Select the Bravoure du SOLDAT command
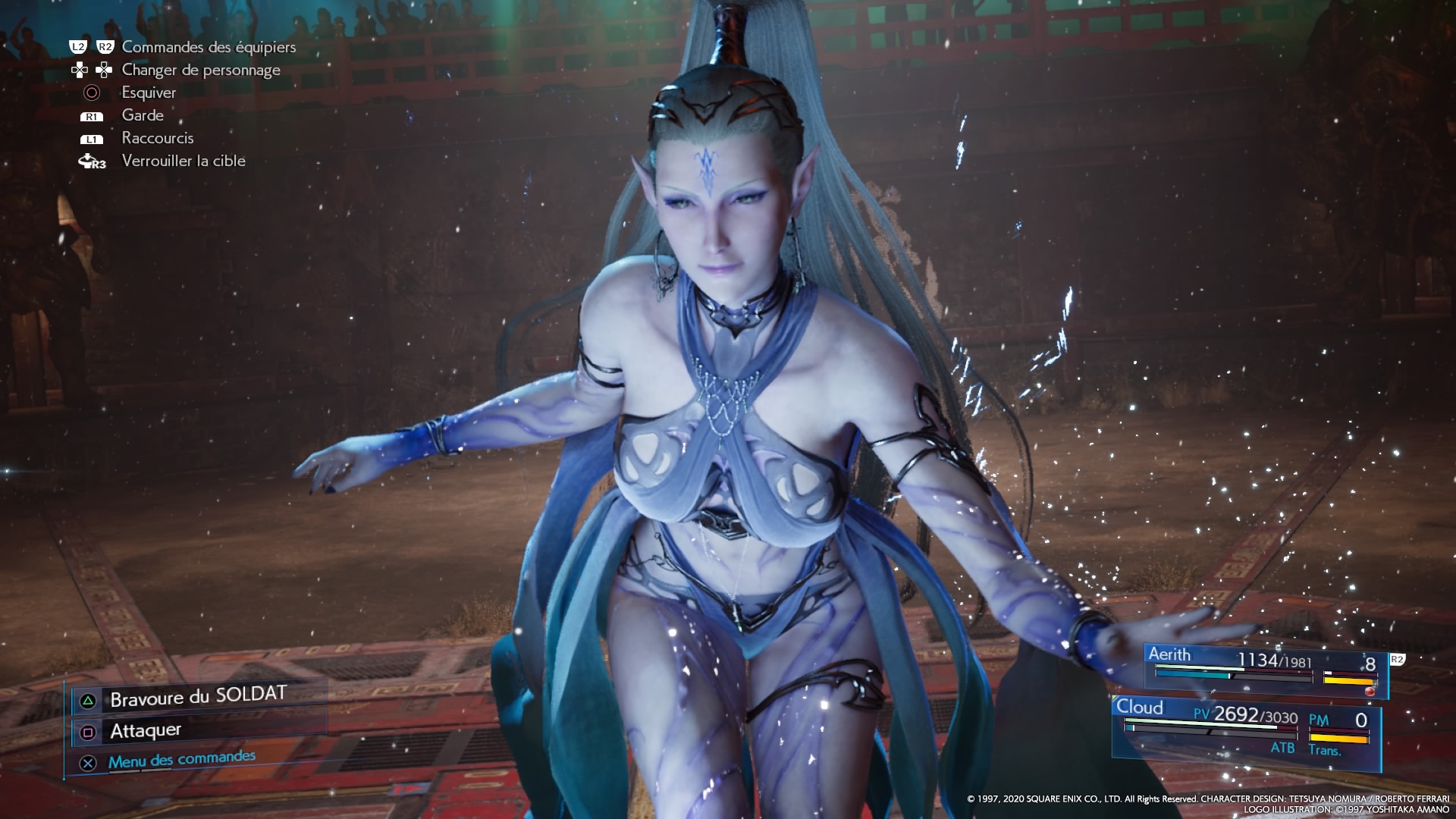1456x819 pixels. click(199, 698)
